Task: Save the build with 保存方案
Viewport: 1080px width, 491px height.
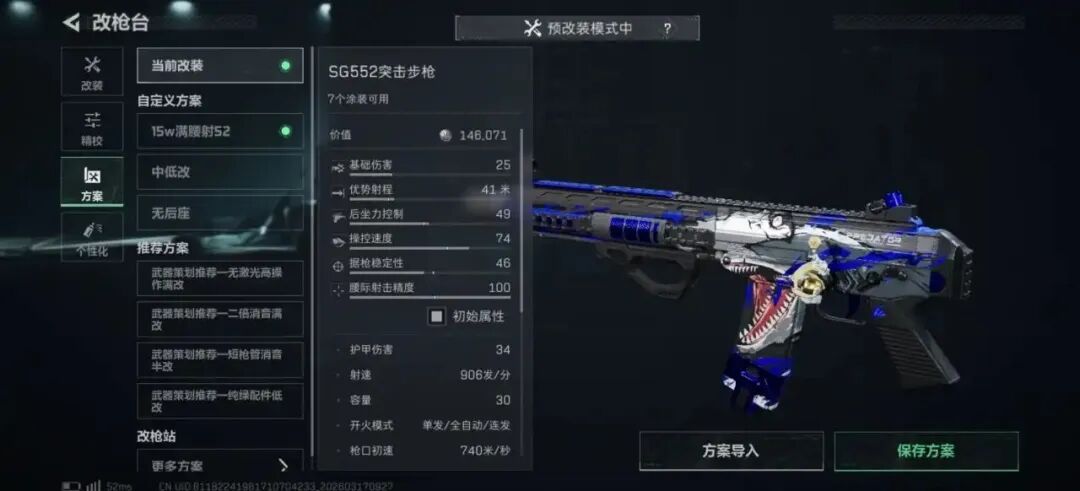Action: coord(926,451)
